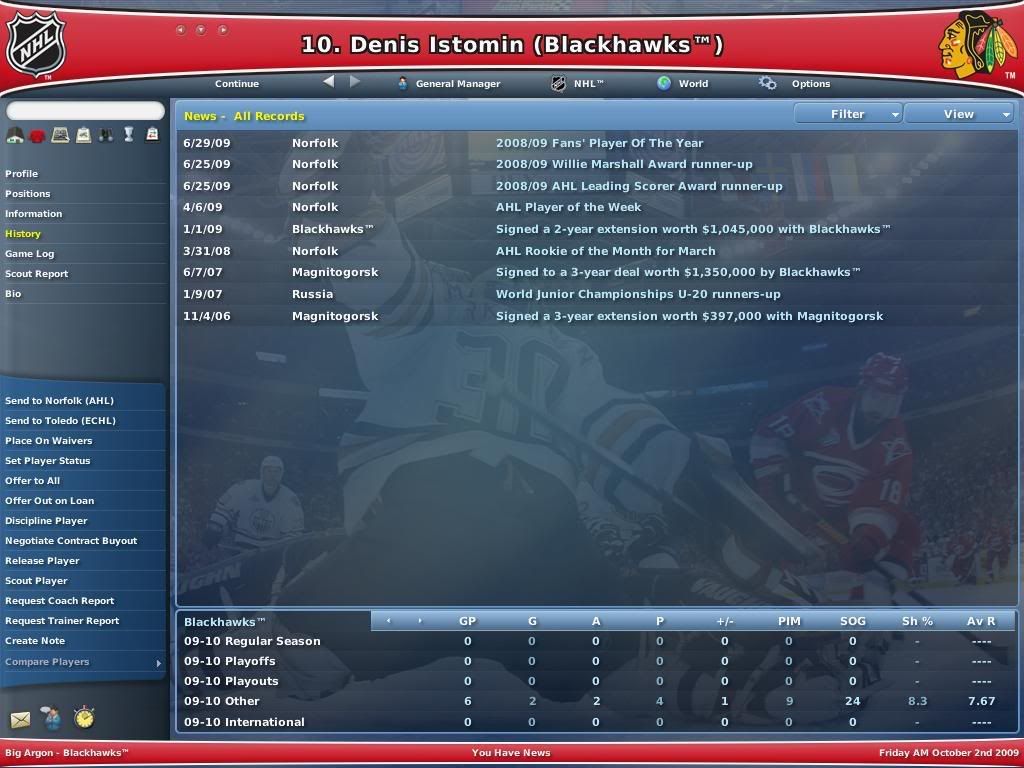
Task: Open the 'Fans' Player Of The Year' record
Action: (599, 143)
